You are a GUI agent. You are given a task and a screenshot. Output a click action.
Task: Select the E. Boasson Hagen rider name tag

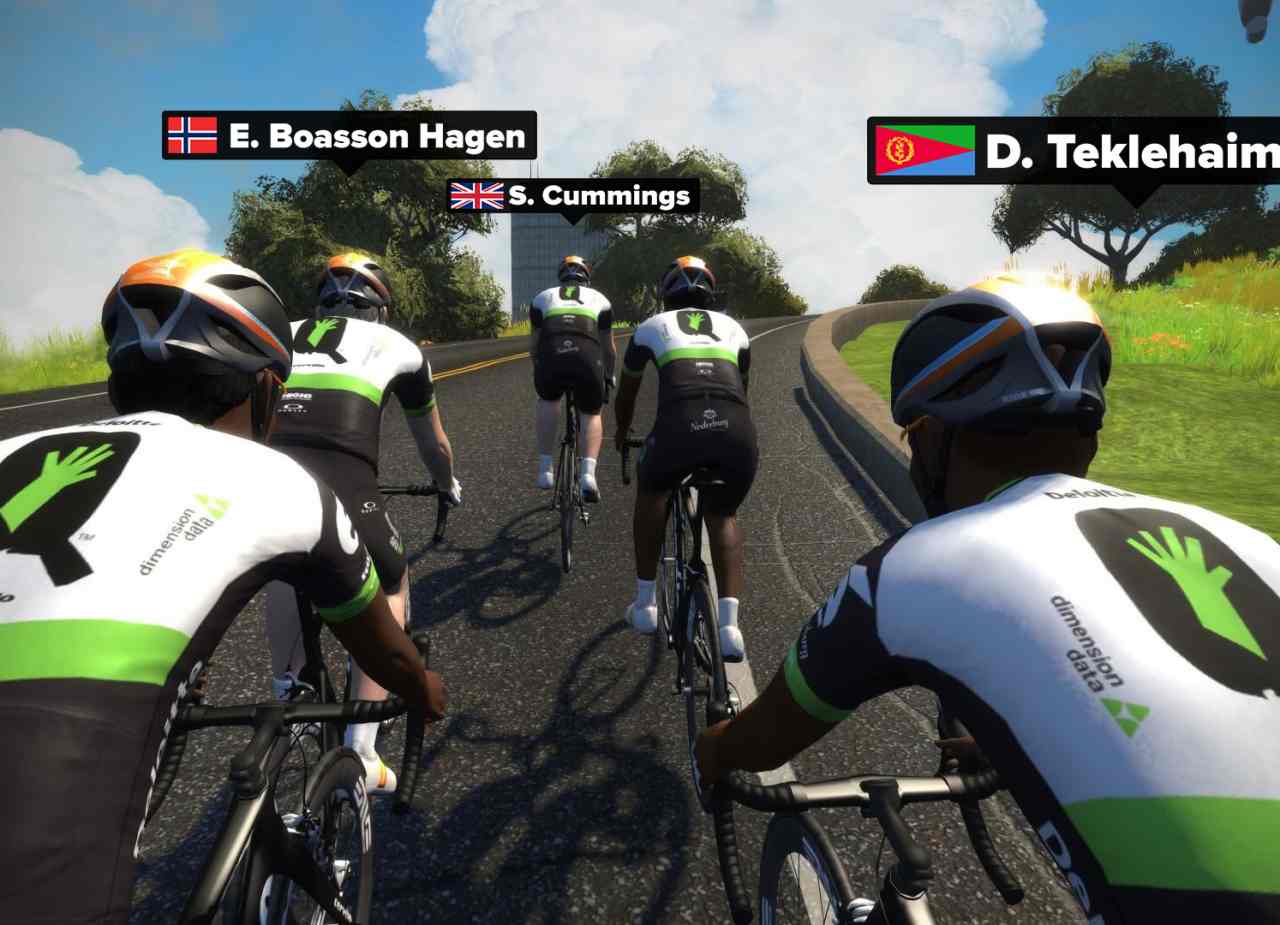coord(349,136)
